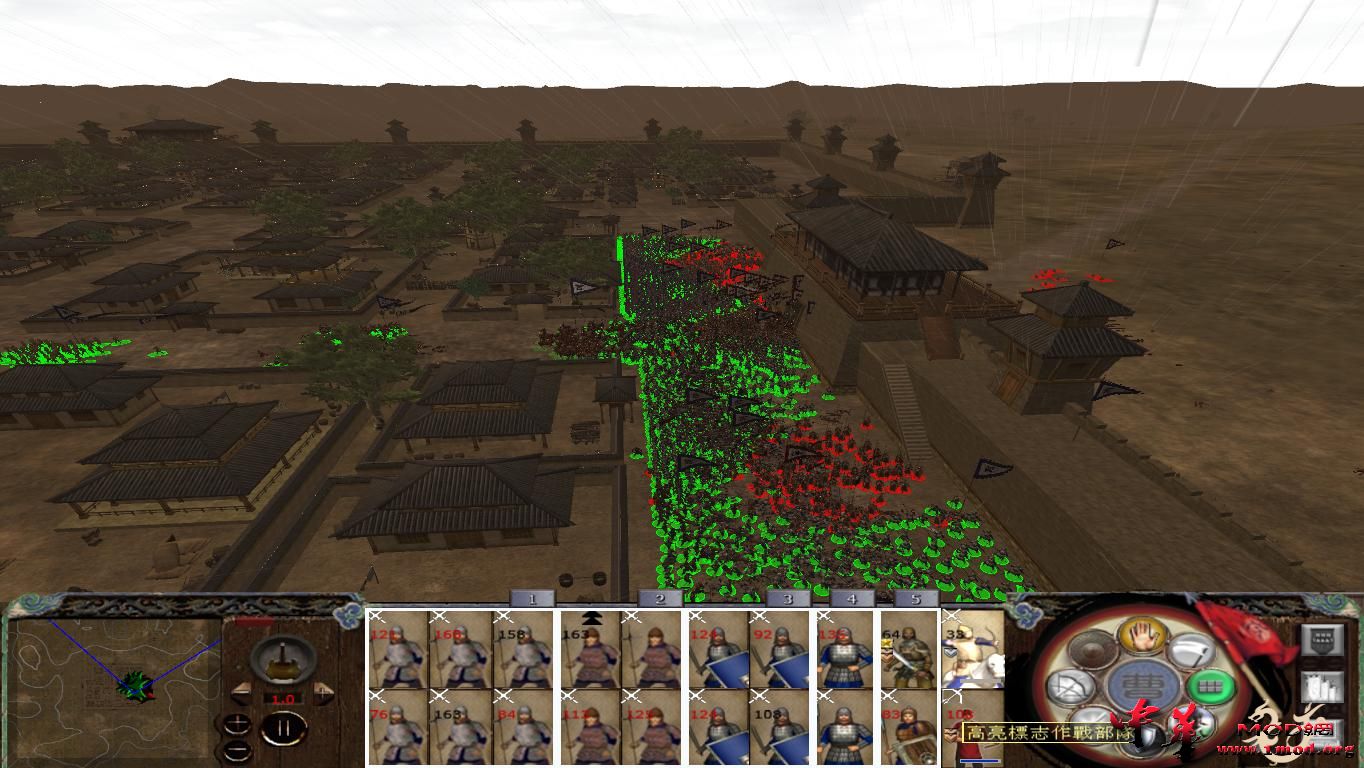Pause the battle with the pause button
The image size is (1364, 768).
coord(285,727)
